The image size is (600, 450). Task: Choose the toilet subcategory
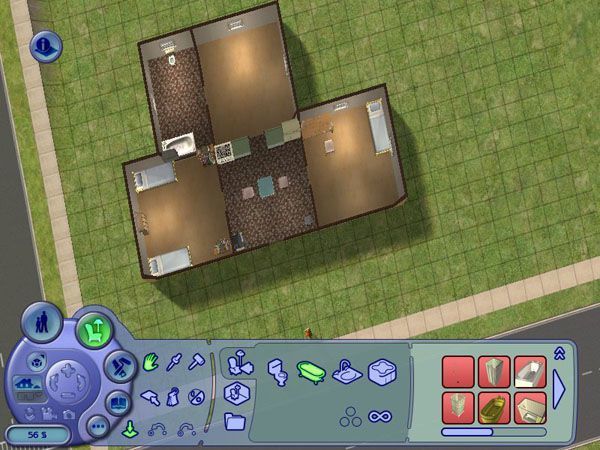pyautogui.click(x=277, y=372)
